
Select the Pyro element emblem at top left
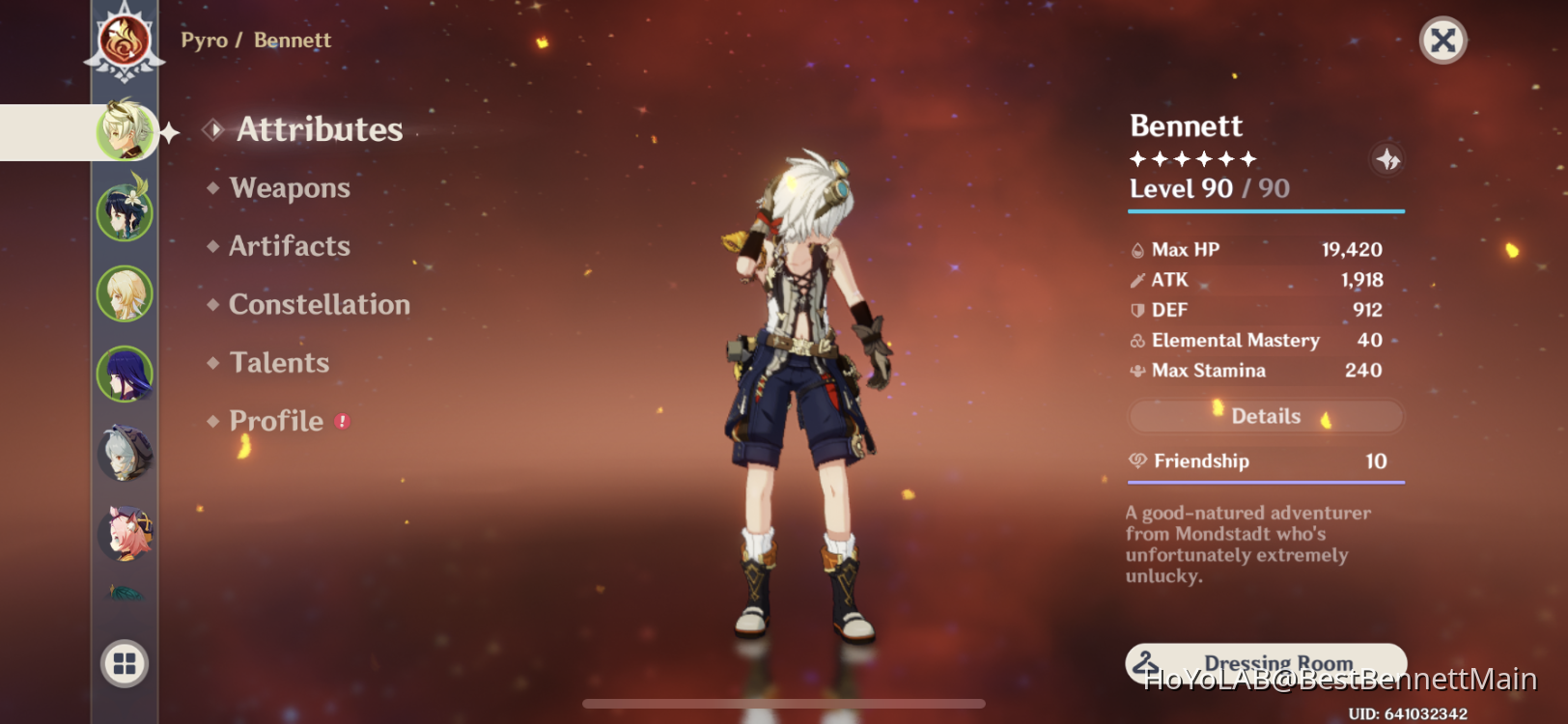[124, 40]
